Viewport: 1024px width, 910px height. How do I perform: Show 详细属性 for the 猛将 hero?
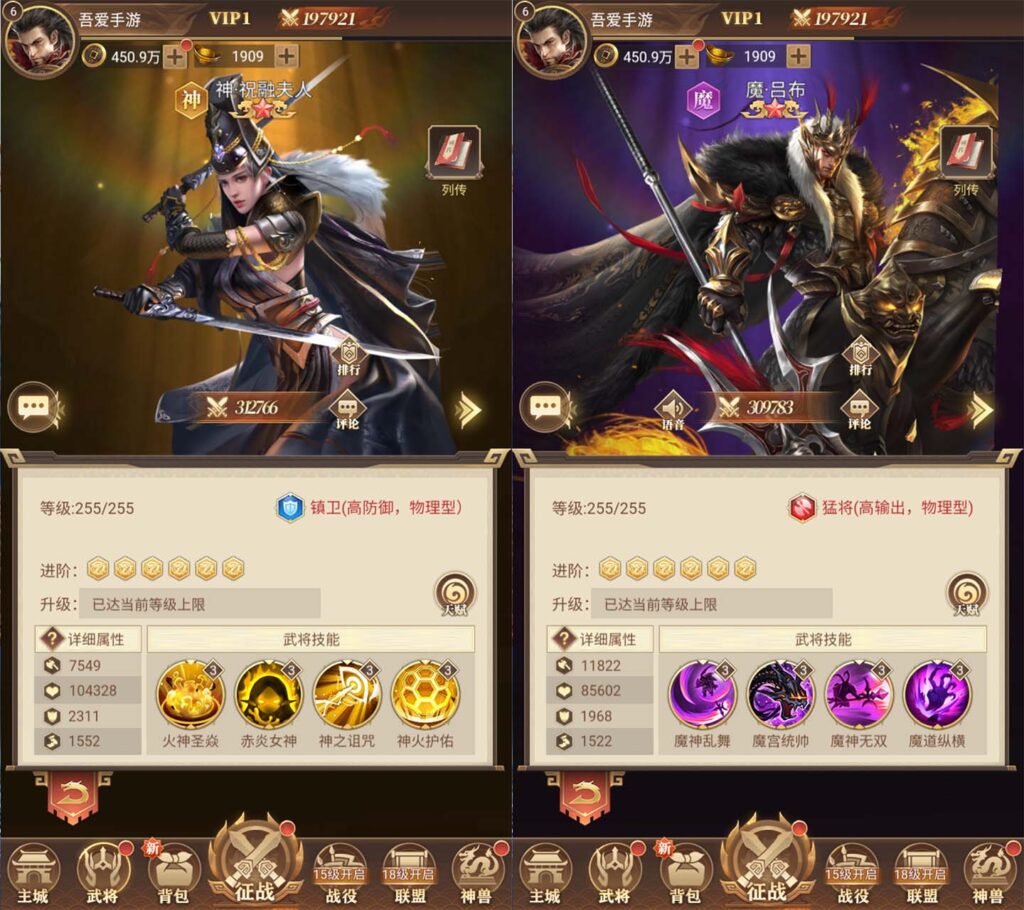pyautogui.click(x=600, y=639)
